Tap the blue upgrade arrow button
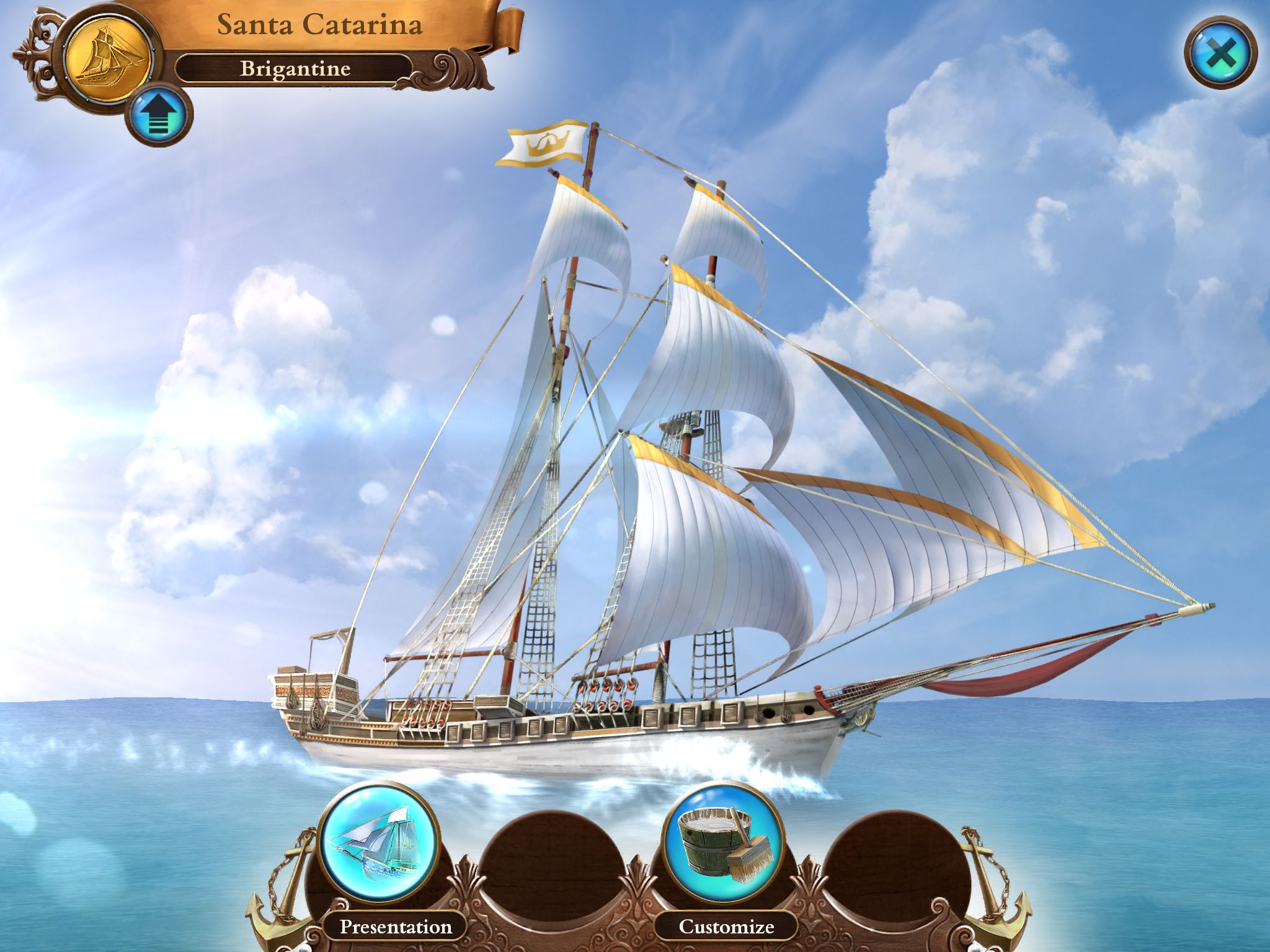Viewport: 1270px width, 952px height. click(x=159, y=116)
